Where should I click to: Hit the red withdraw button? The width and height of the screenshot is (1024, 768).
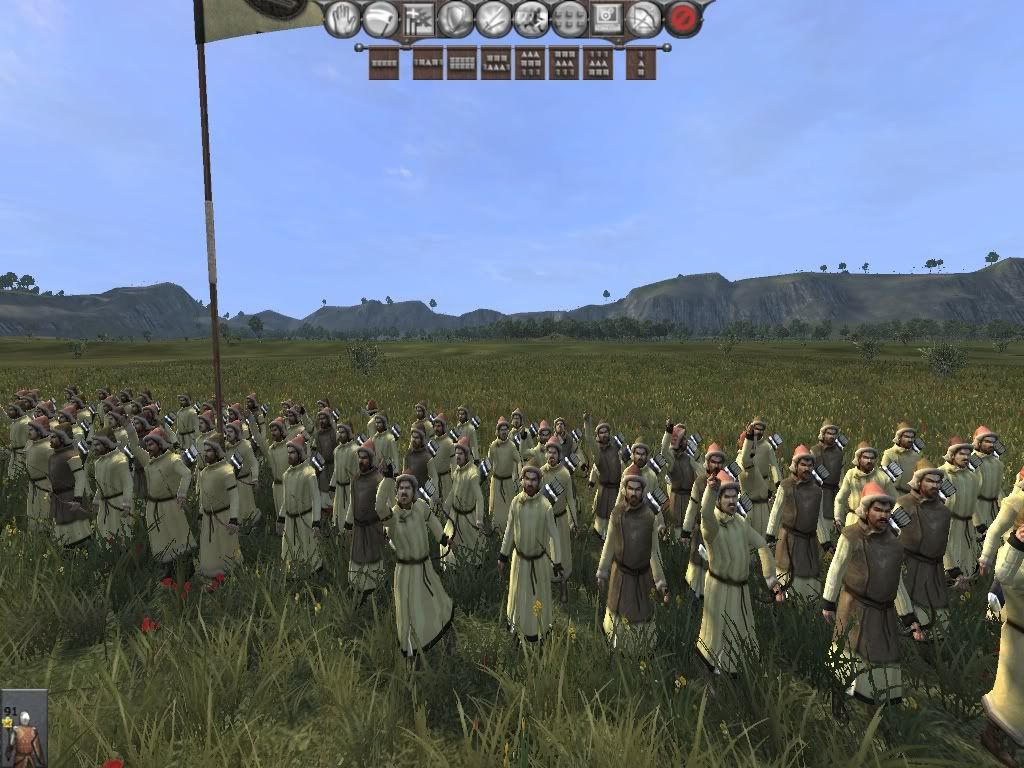click(683, 19)
